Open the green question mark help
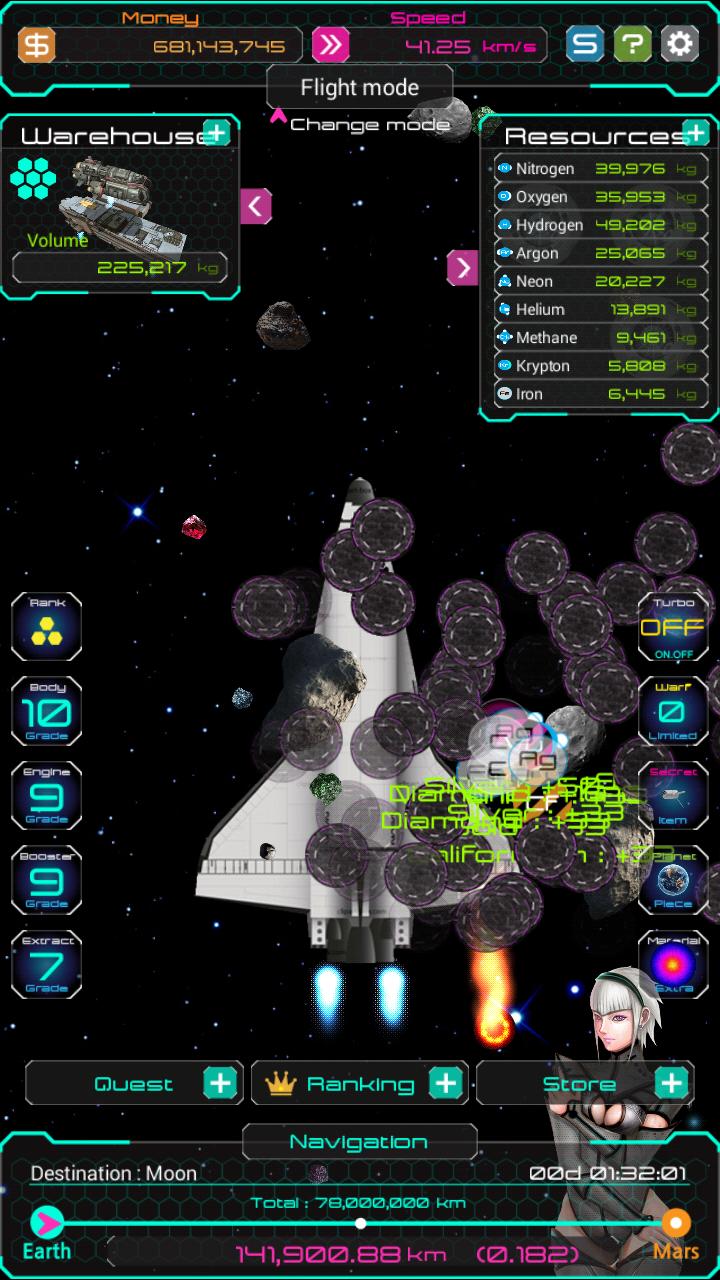Screen dimensions: 720x1280 click(632, 44)
